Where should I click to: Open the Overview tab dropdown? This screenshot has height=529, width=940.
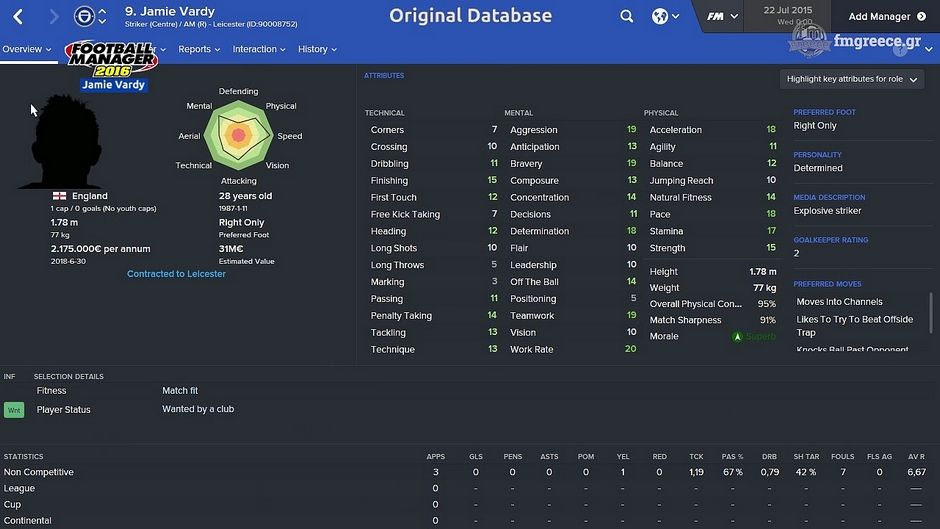pyautogui.click(x=26, y=49)
